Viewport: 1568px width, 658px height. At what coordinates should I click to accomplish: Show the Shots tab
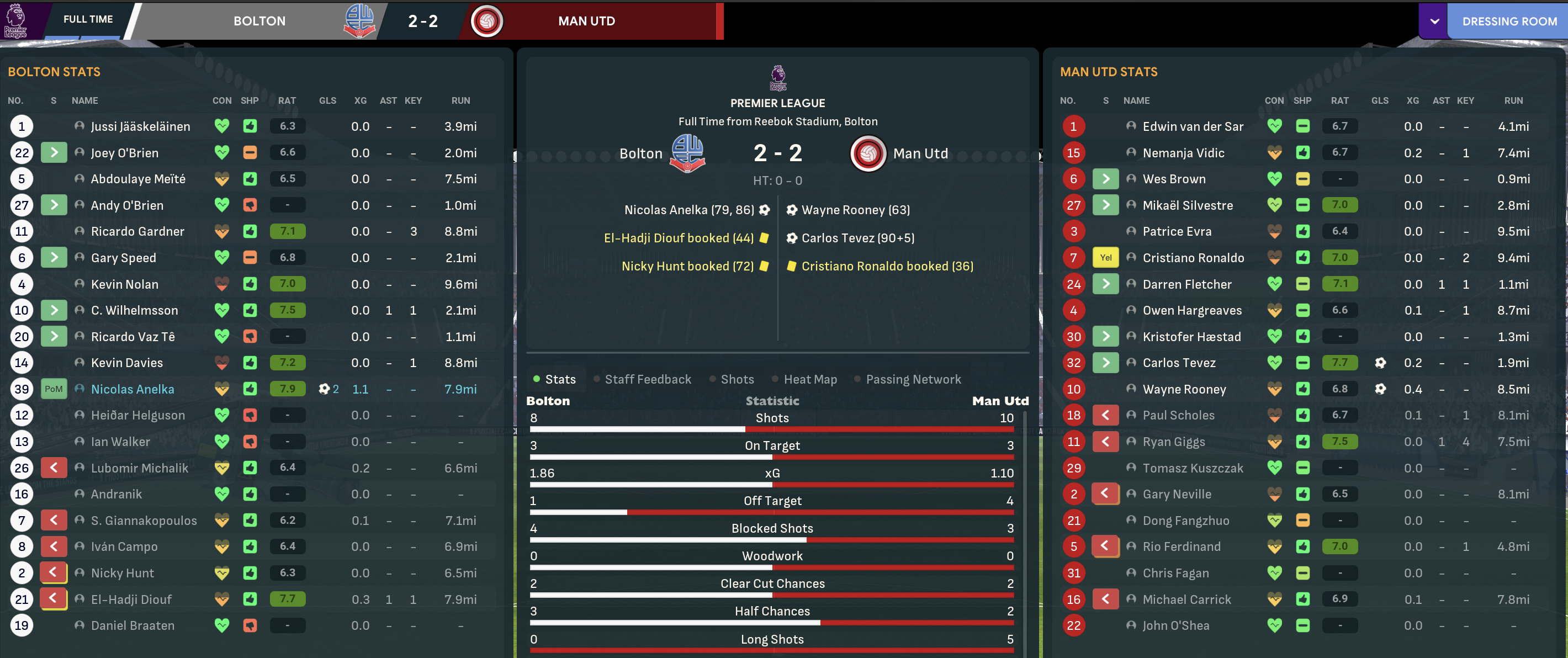[737, 379]
